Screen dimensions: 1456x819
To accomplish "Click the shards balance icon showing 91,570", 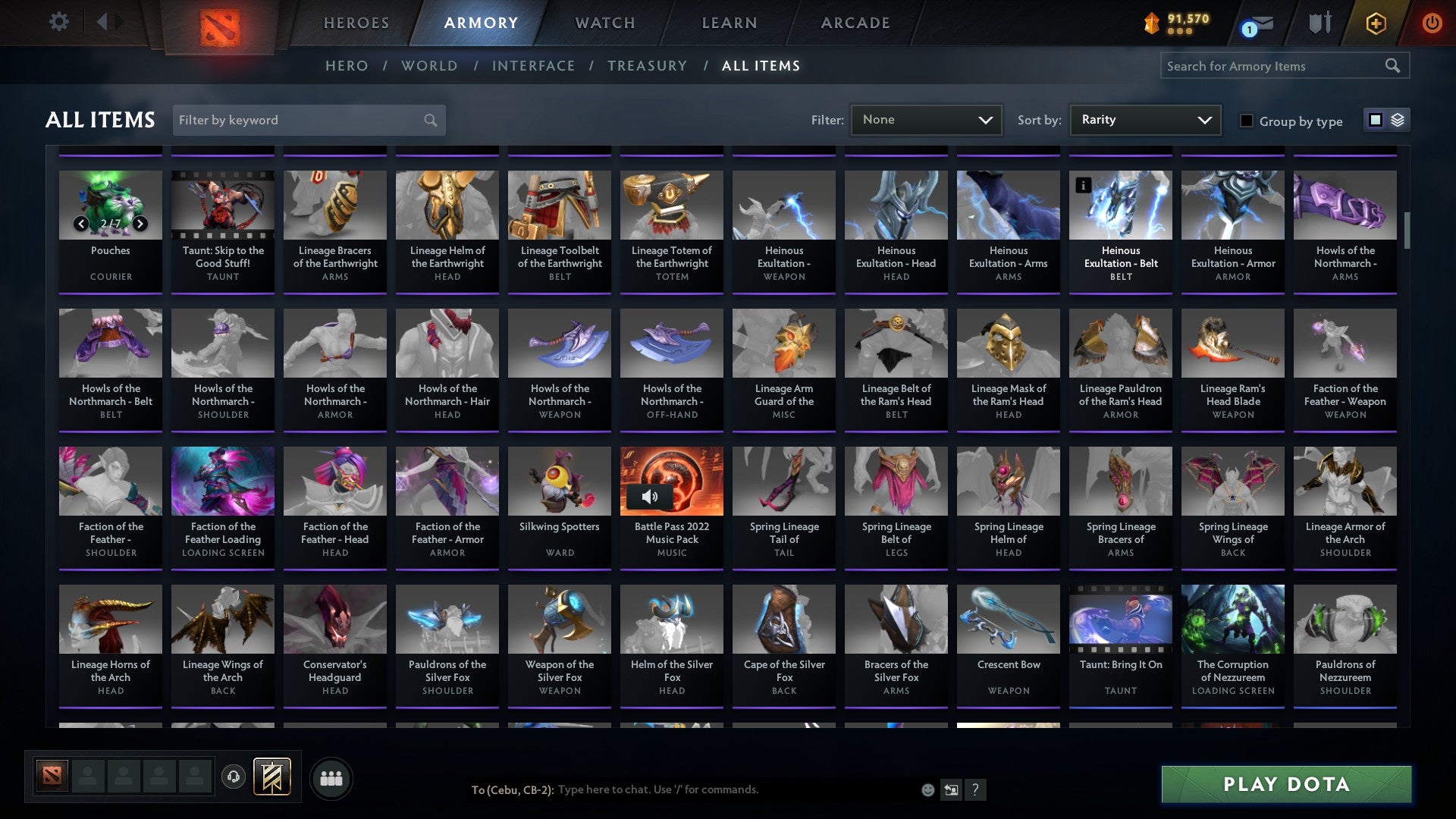I will point(1152,23).
